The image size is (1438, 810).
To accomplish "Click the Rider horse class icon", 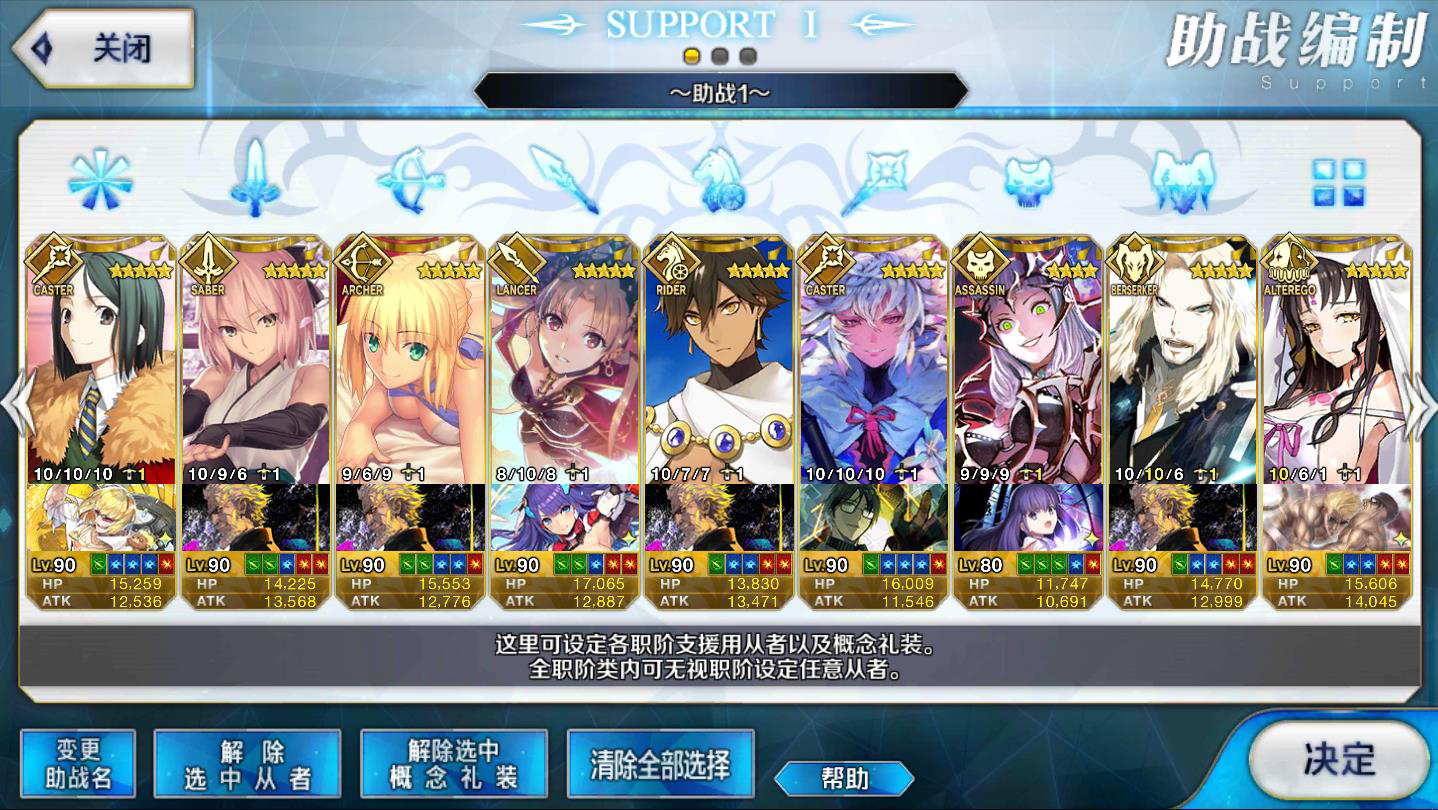I will [718, 180].
